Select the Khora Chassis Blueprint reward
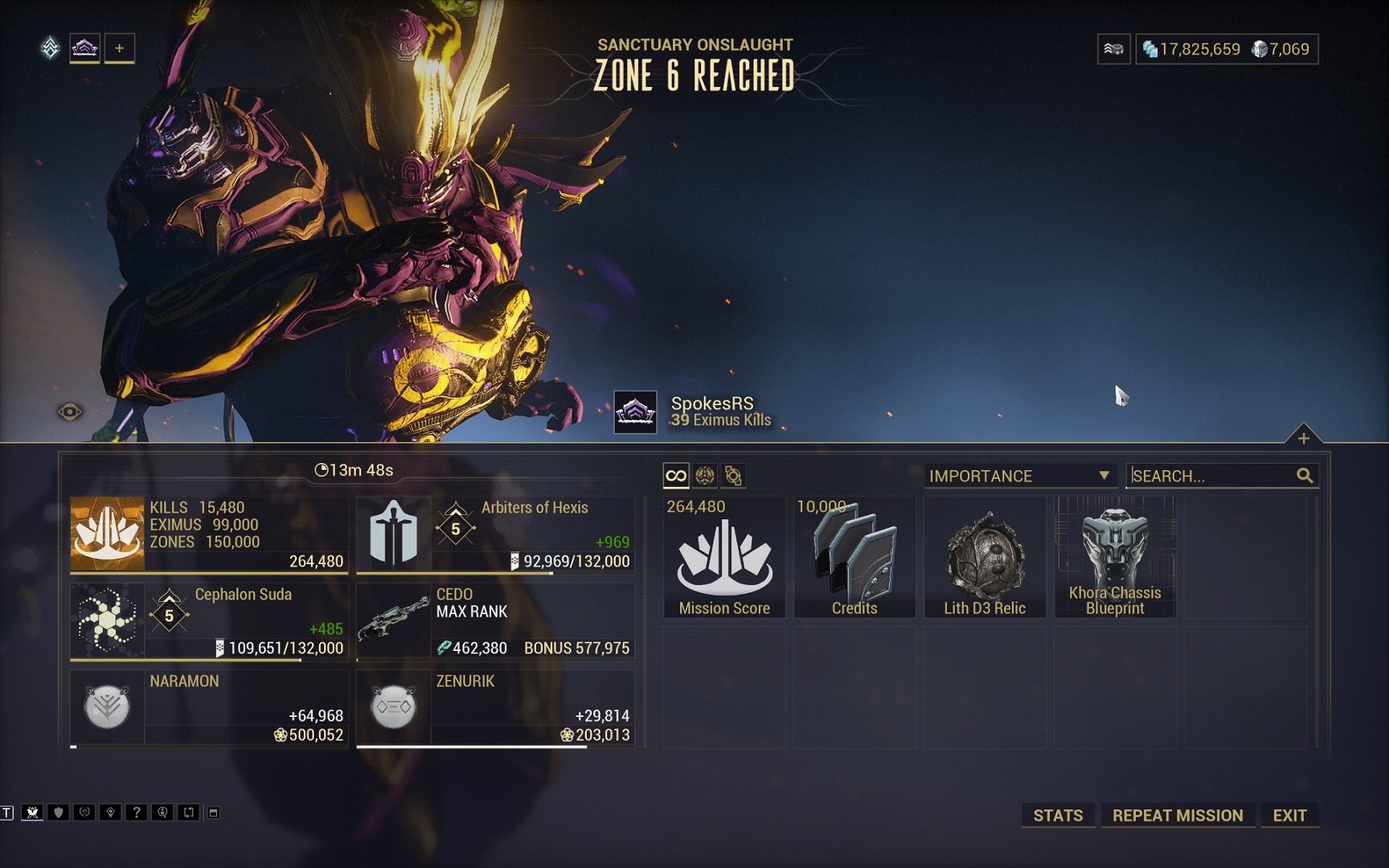The width and height of the screenshot is (1389, 868). (x=1115, y=557)
